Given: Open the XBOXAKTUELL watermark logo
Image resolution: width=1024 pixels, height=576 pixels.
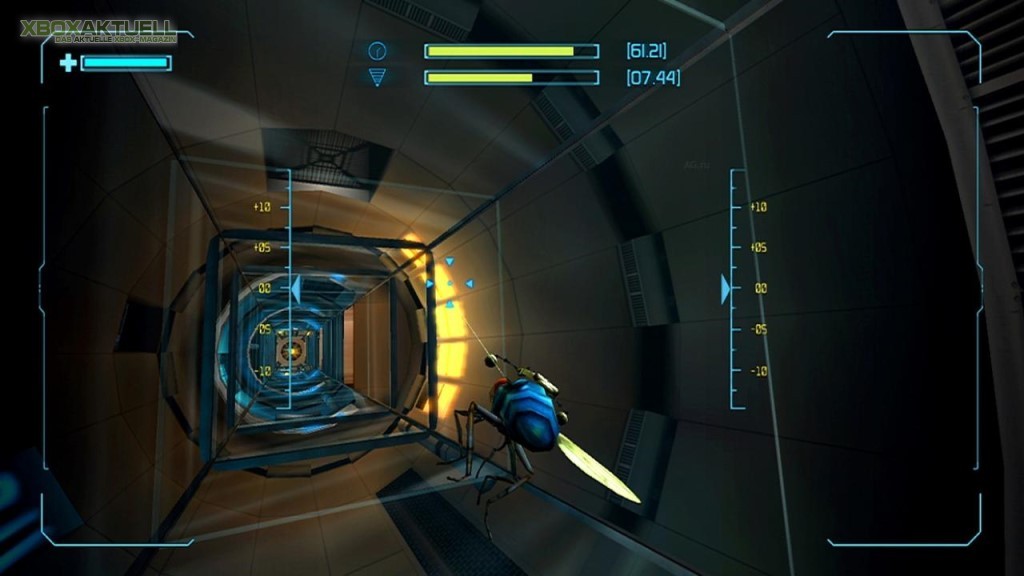Looking at the screenshot, I should tap(97, 31).
